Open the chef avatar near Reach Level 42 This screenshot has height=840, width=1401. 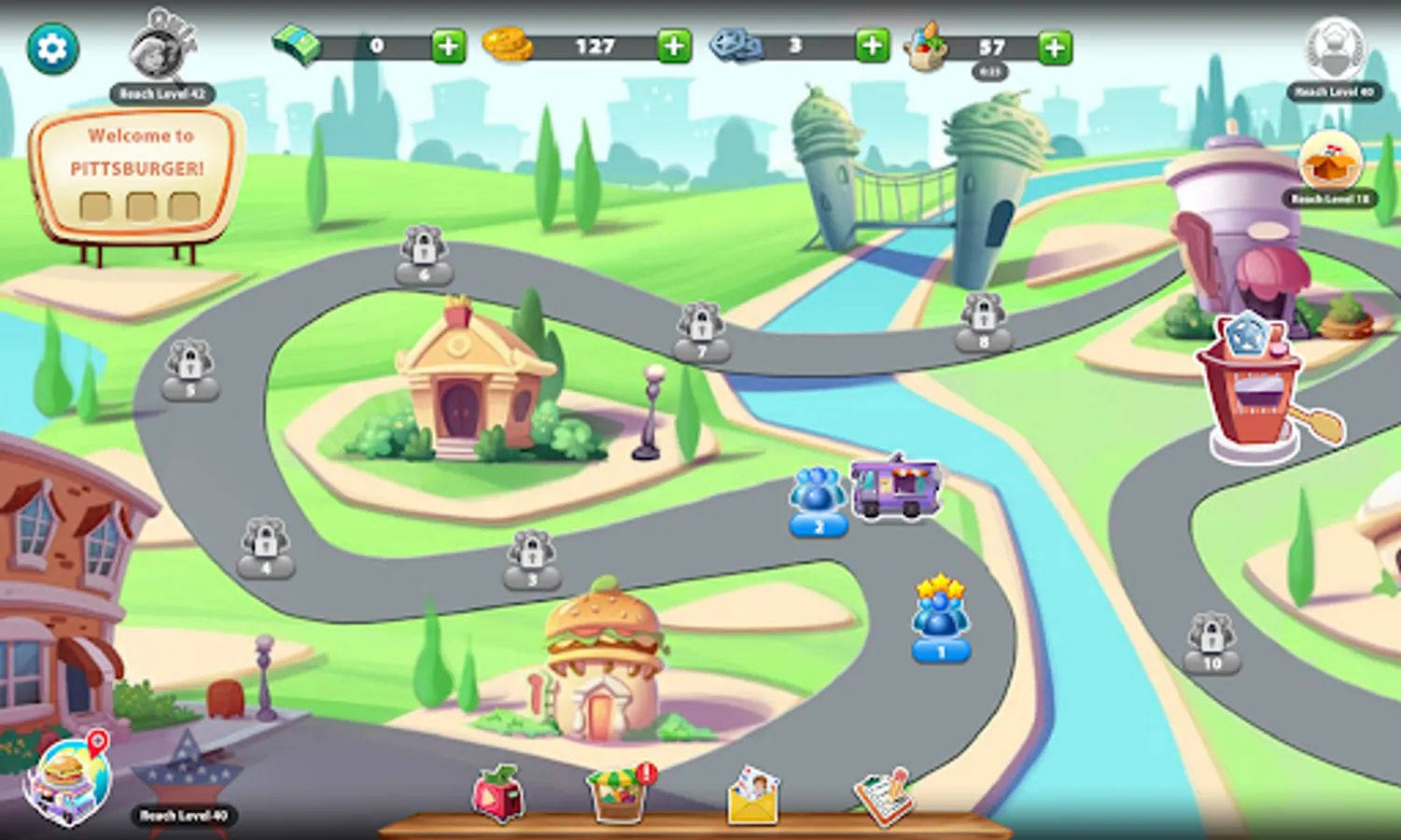pos(161,51)
